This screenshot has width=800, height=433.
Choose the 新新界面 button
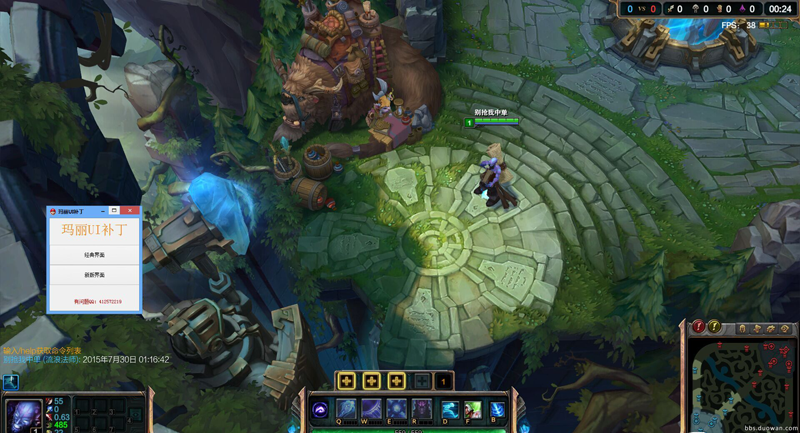tap(94, 274)
